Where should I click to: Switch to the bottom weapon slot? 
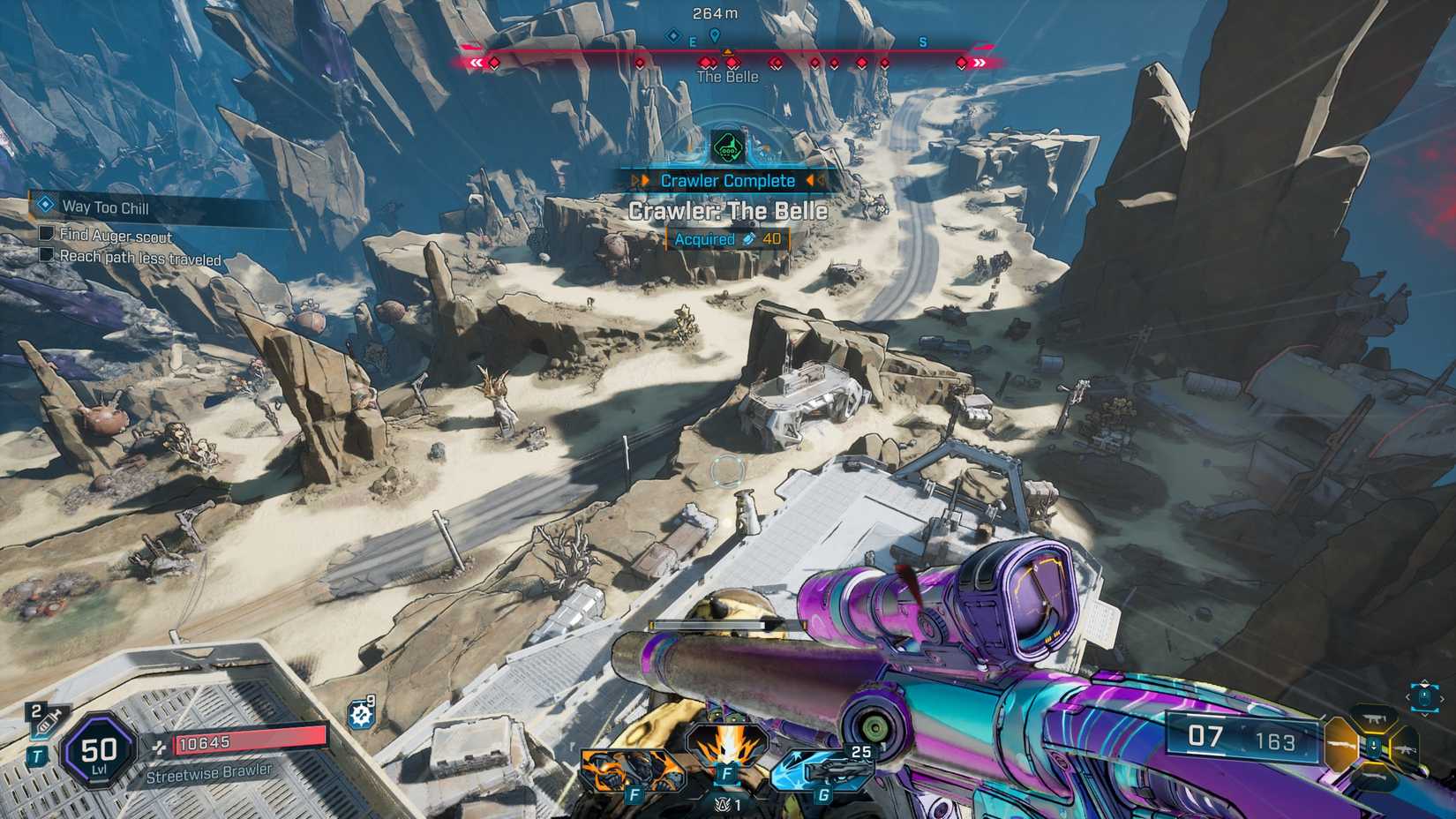tap(1374, 778)
